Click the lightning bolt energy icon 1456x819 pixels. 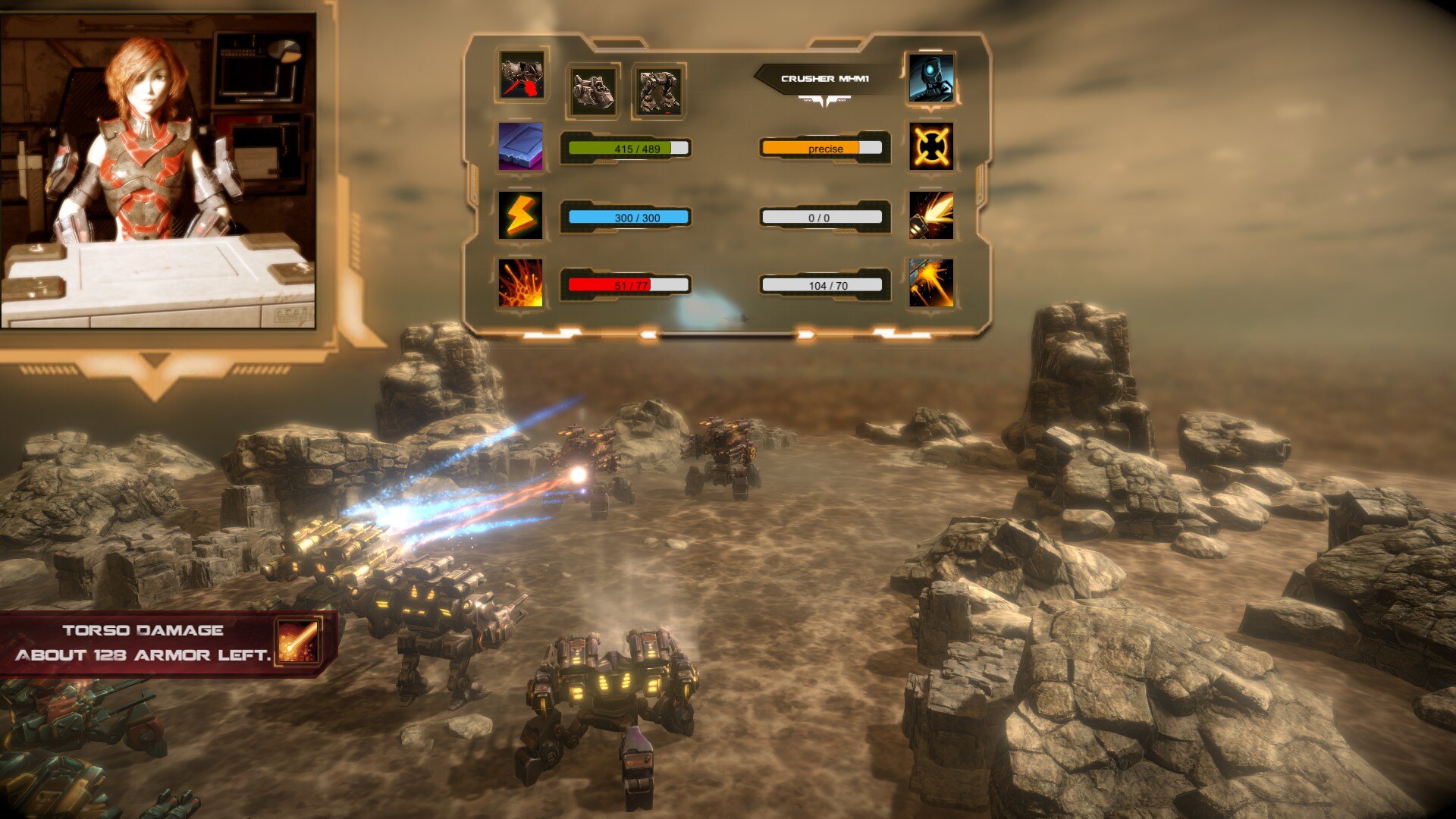click(520, 215)
